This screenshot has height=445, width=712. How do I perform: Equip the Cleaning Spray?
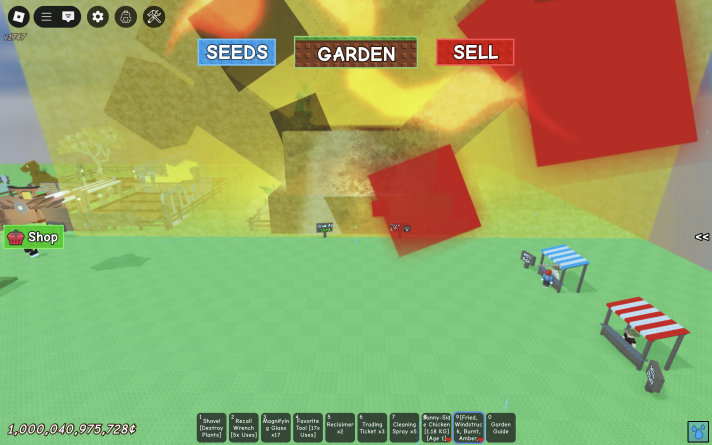tap(403, 427)
